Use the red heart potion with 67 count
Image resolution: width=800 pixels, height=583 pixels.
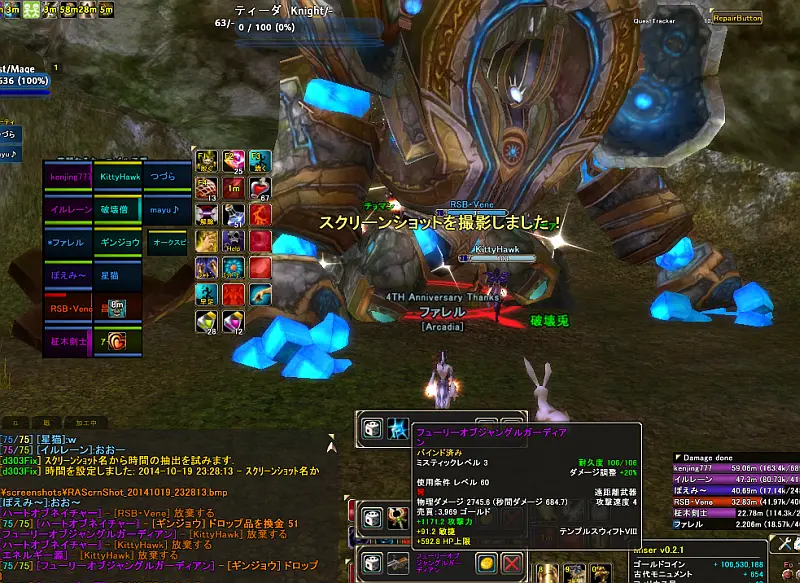[x=260, y=188]
